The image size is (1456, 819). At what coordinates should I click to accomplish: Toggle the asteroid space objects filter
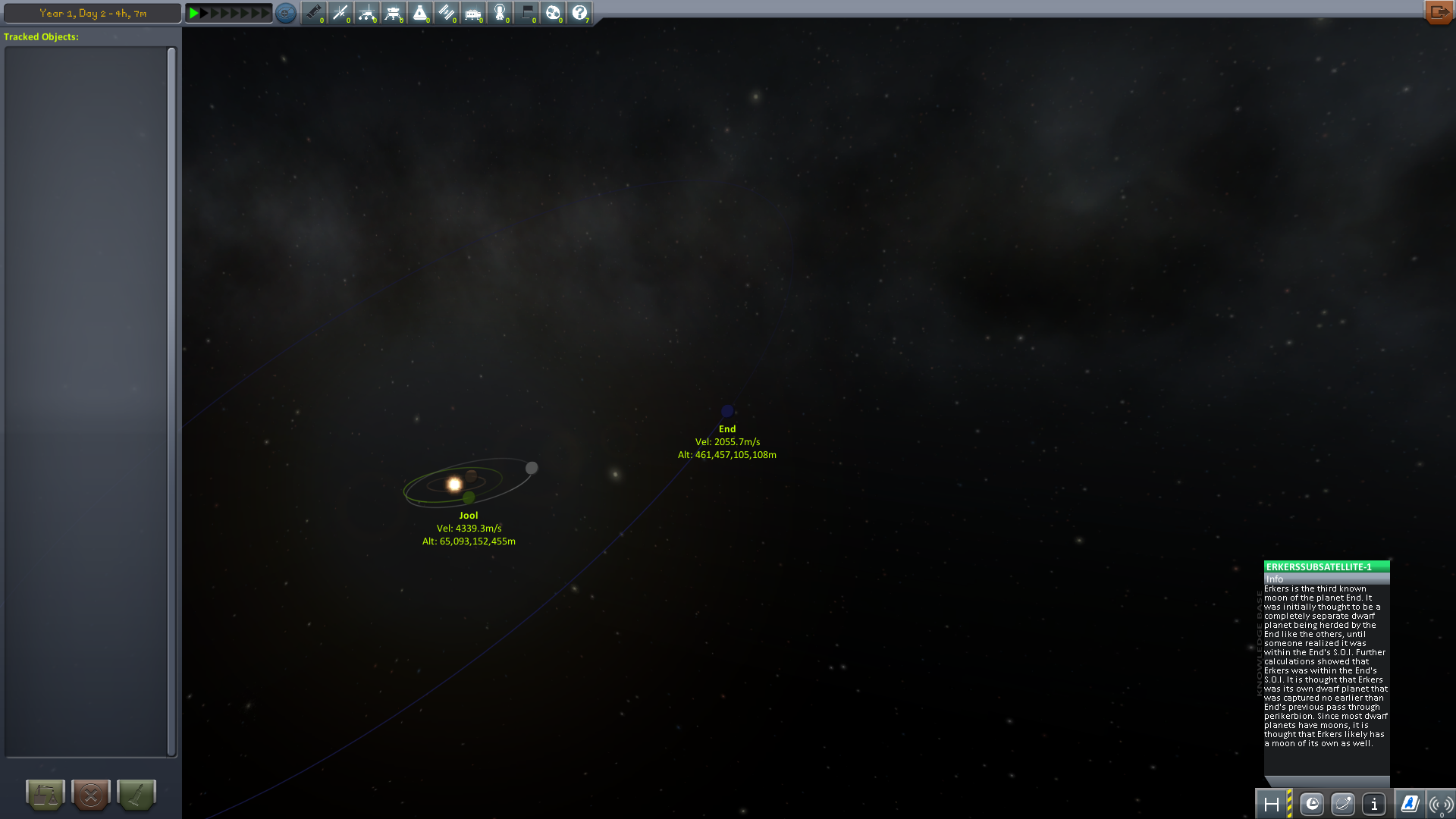(x=553, y=13)
